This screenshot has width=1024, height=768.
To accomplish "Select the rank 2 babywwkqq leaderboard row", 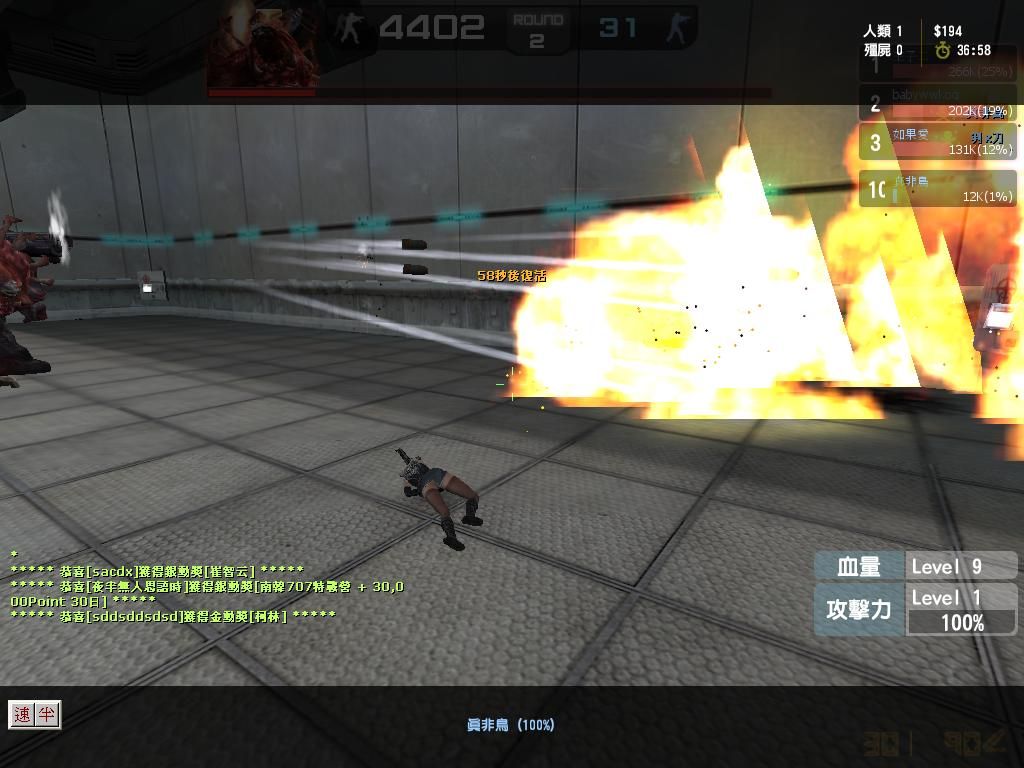I will pos(937,103).
